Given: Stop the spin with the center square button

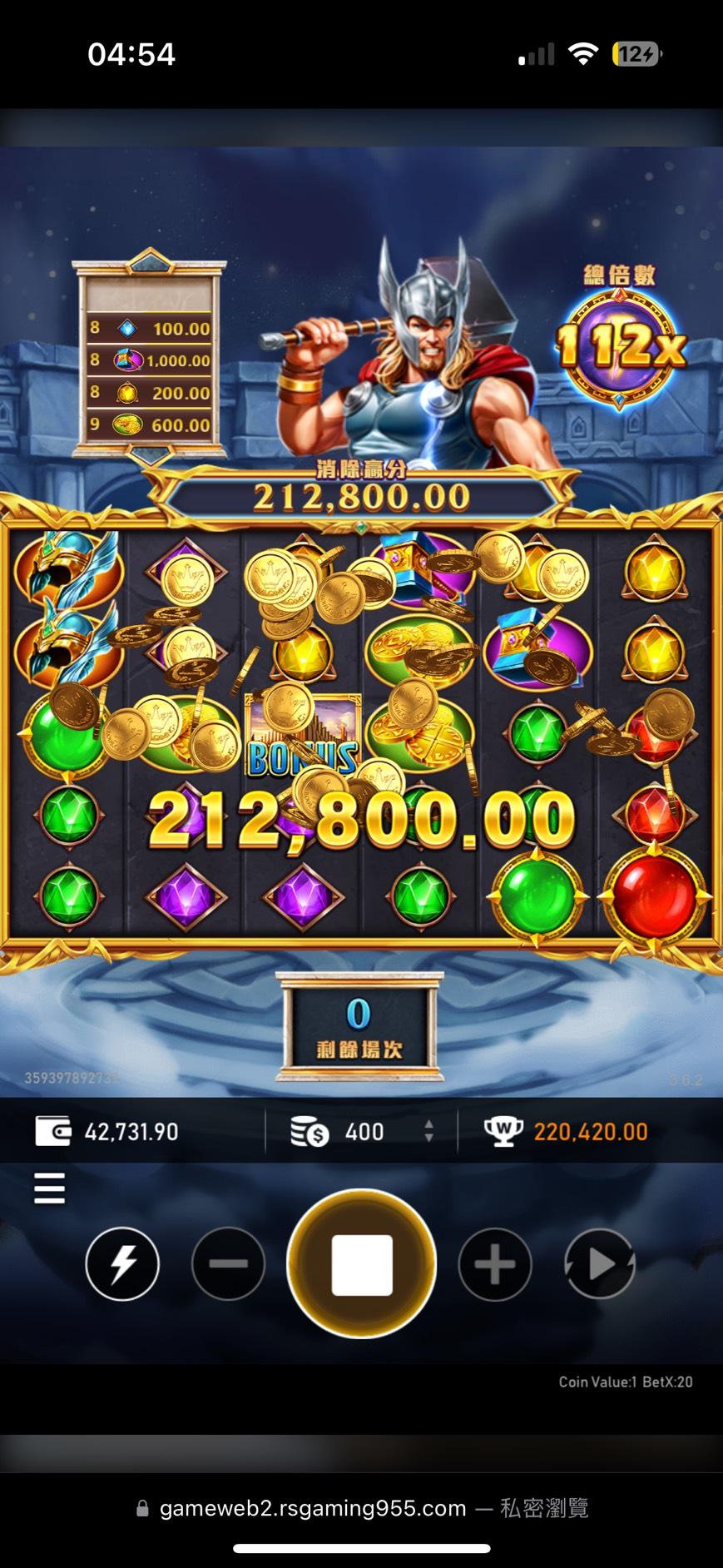Looking at the screenshot, I should pos(361,1264).
